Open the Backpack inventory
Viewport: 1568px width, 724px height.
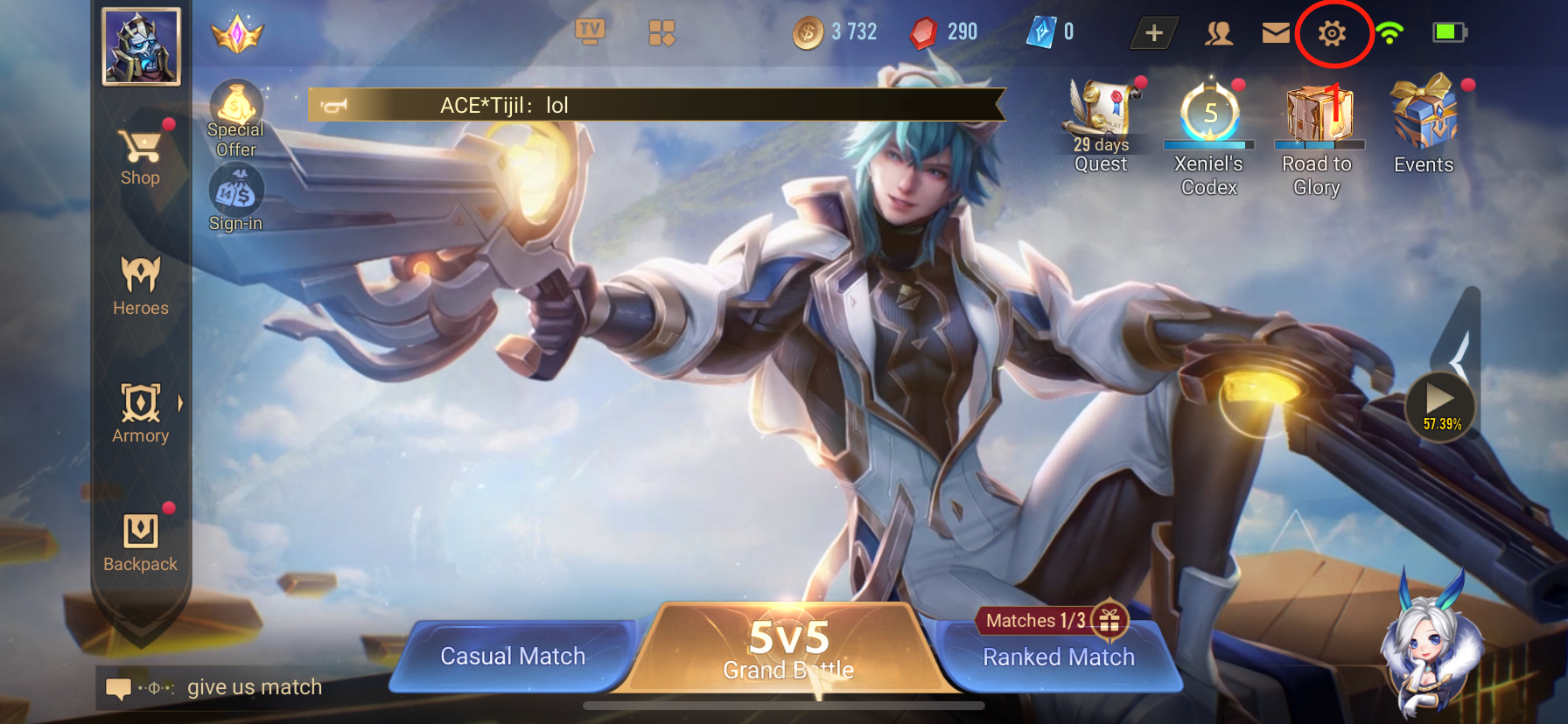140,541
